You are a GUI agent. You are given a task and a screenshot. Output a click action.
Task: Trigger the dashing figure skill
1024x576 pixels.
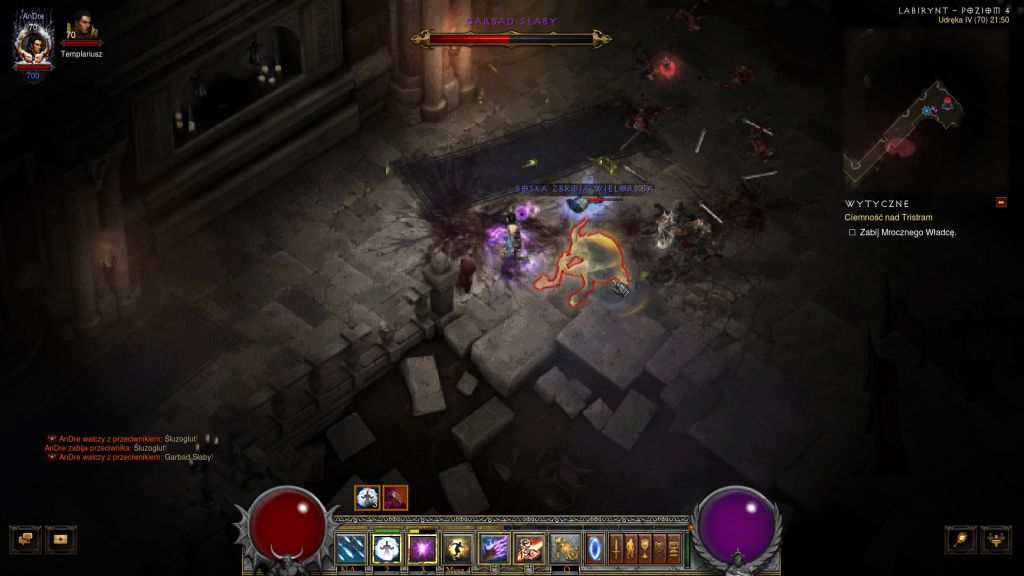457,548
